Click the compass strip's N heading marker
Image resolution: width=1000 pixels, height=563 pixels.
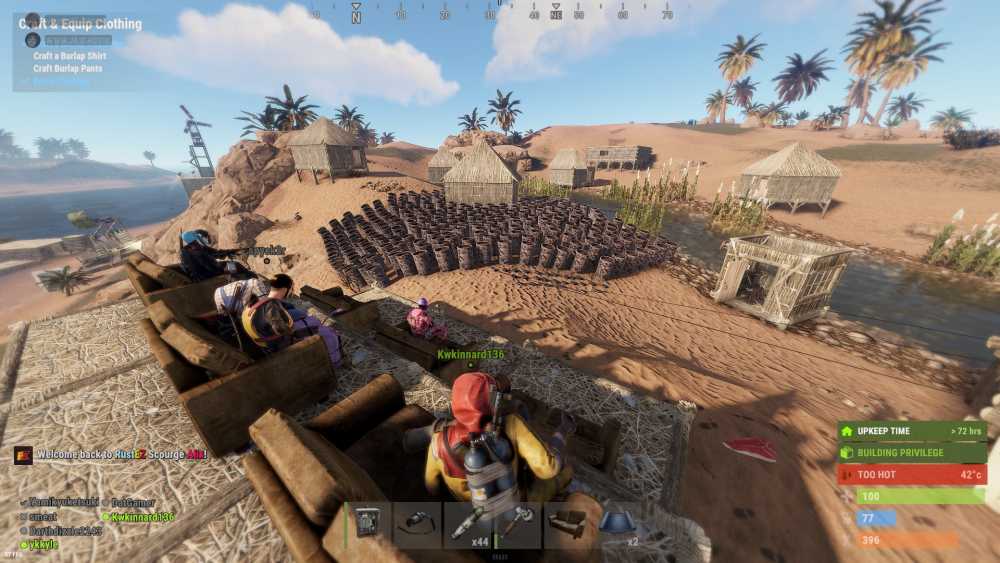(356, 17)
